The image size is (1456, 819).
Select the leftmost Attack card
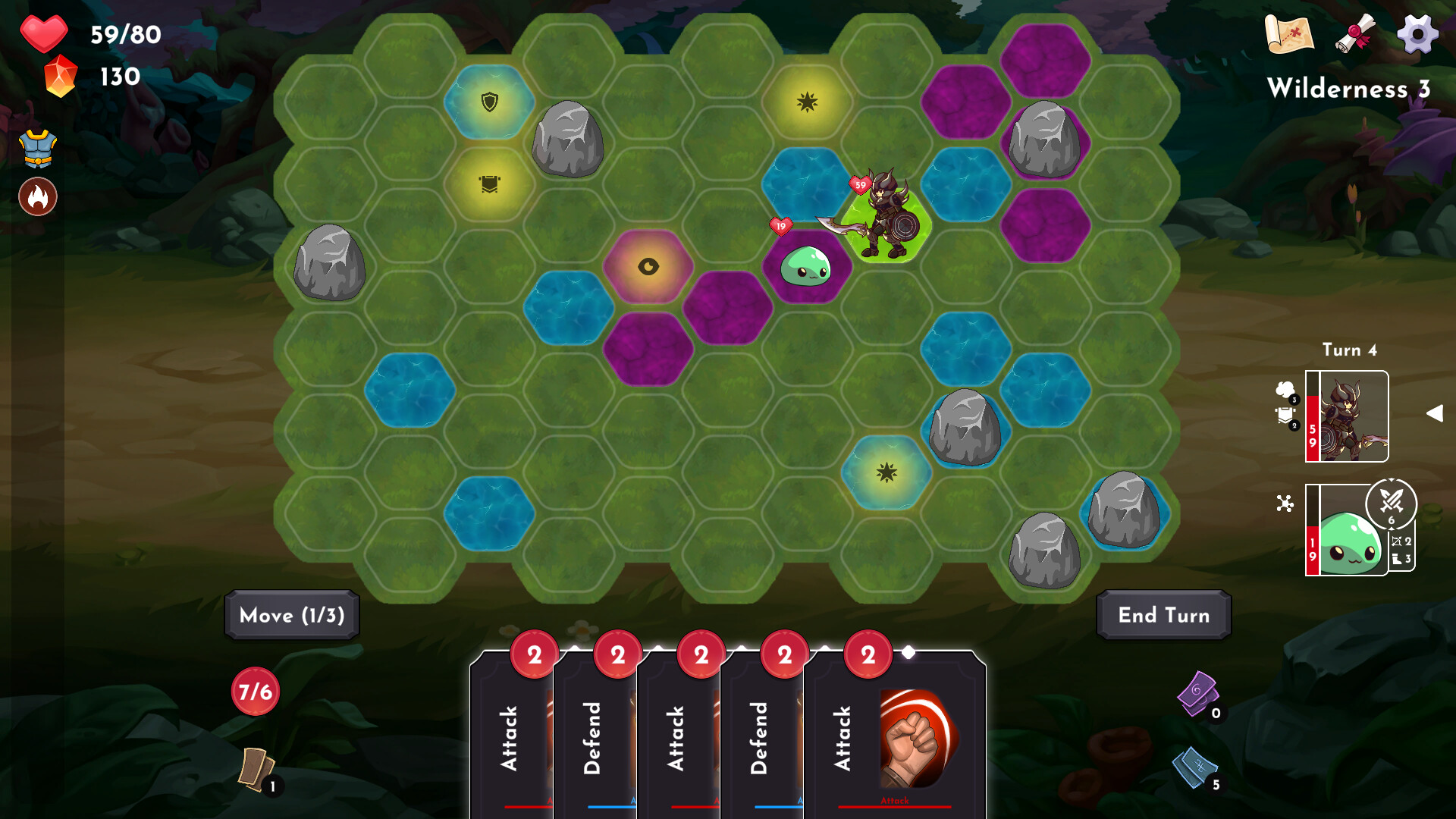512,736
